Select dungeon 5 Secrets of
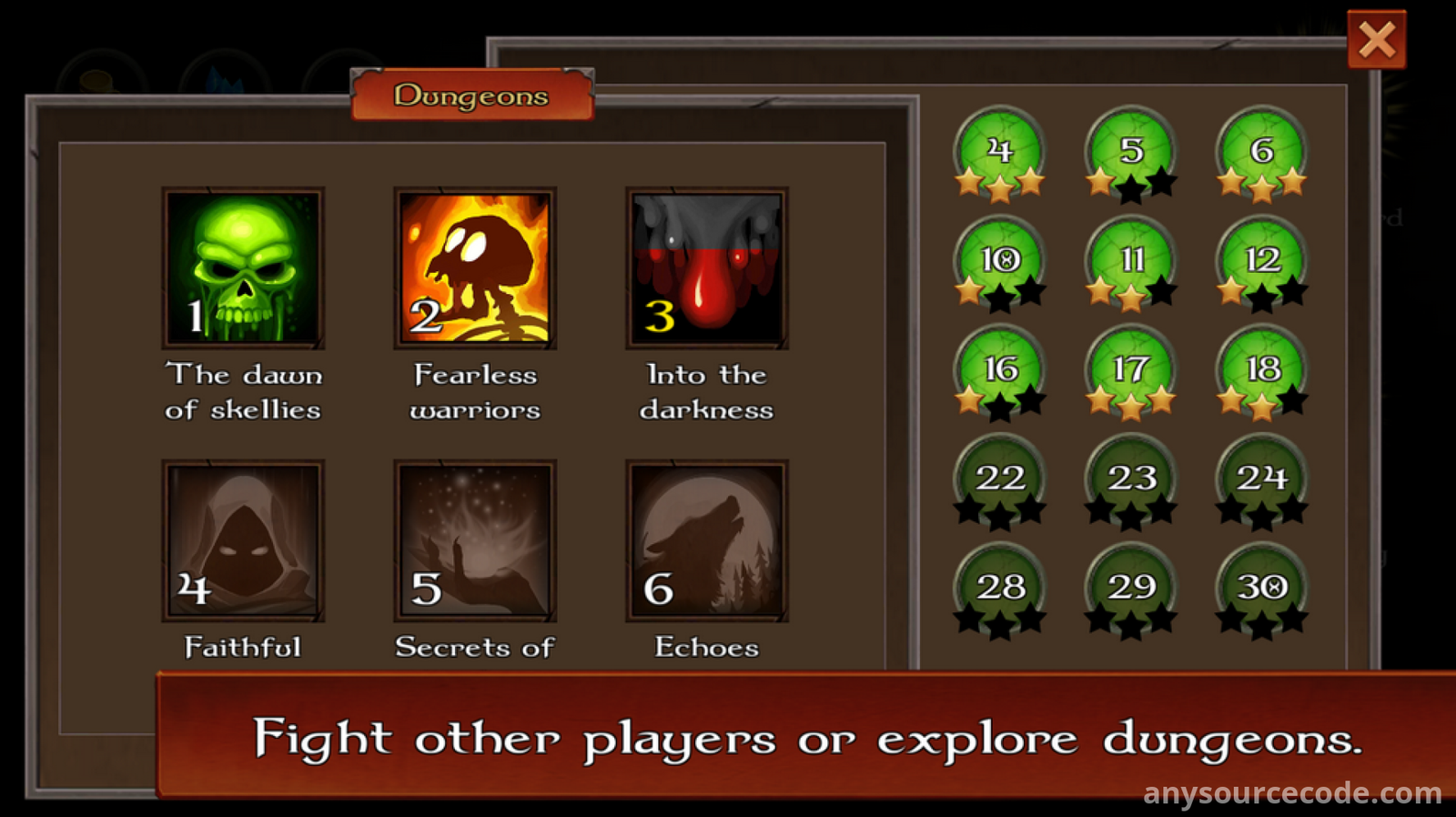Screen dimensions: 1456x817 point(475,540)
